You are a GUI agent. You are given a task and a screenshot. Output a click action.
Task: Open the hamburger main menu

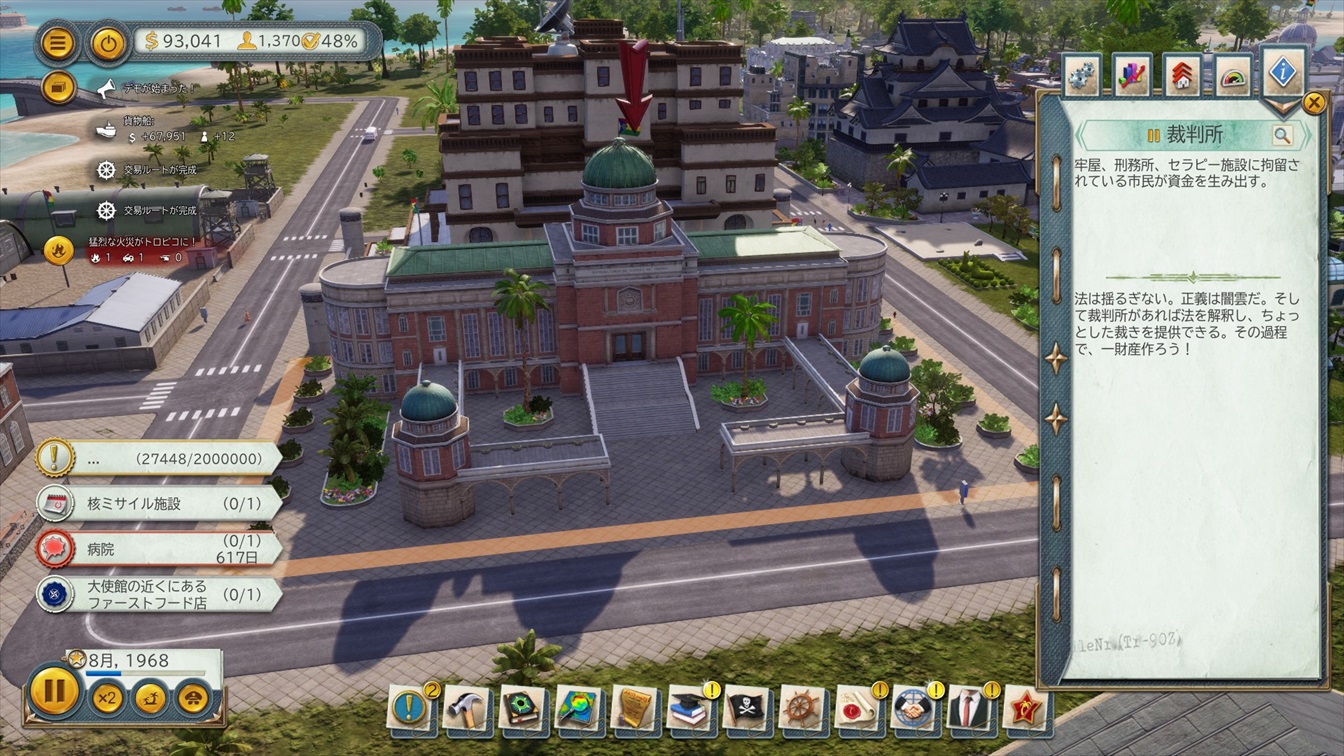coord(59,43)
